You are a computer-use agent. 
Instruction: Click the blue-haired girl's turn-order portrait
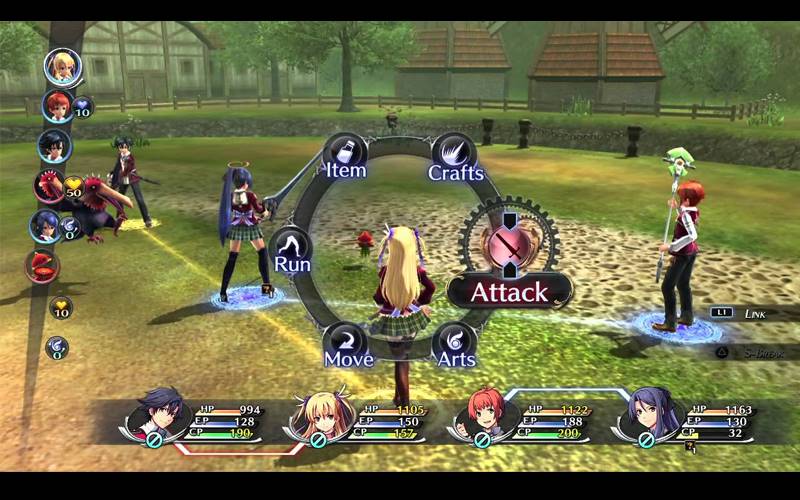45,226
